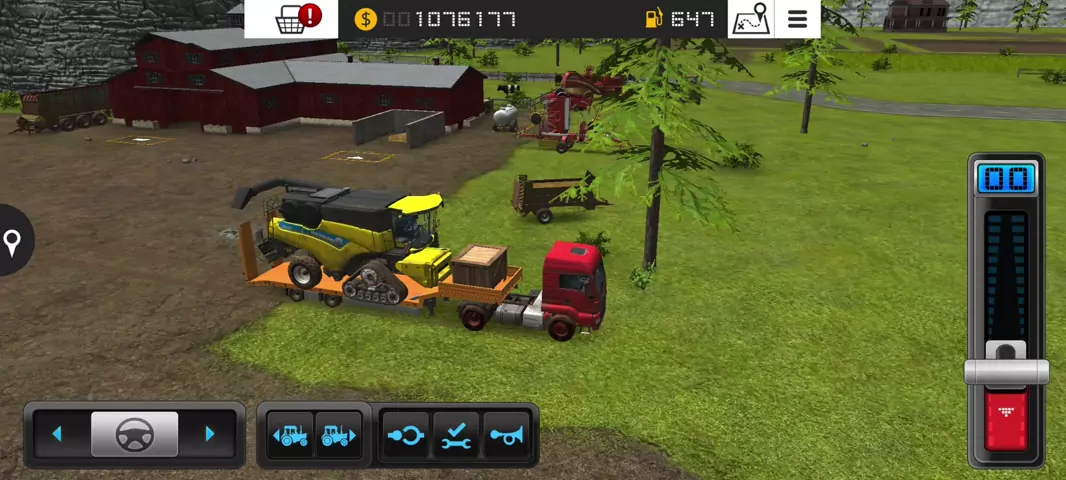Viewport: 1066px width, 480px height.
Task: Open the map view
Action: click(751, 19)
